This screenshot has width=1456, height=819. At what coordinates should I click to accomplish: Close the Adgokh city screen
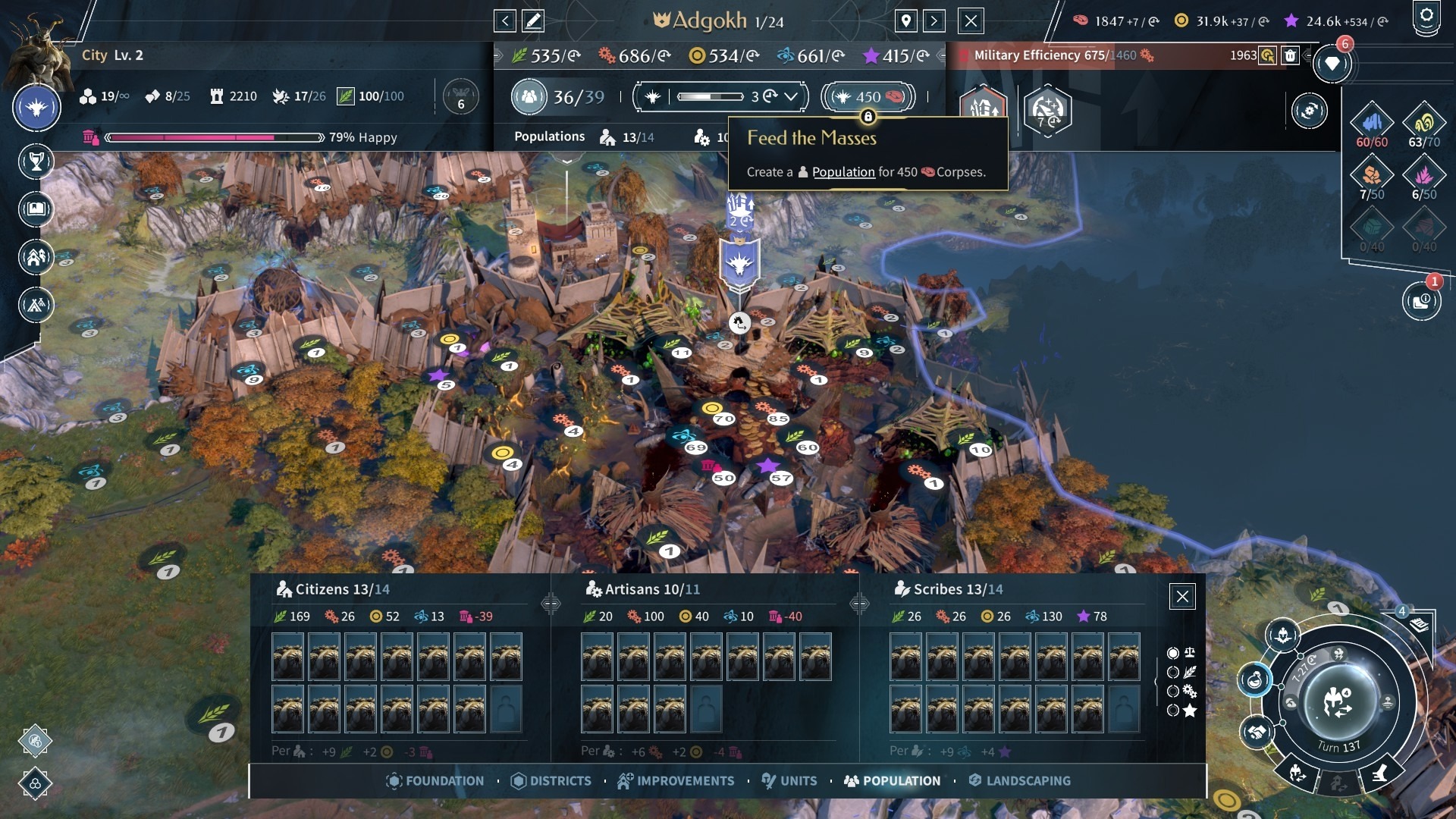click(x=971, y=21)
